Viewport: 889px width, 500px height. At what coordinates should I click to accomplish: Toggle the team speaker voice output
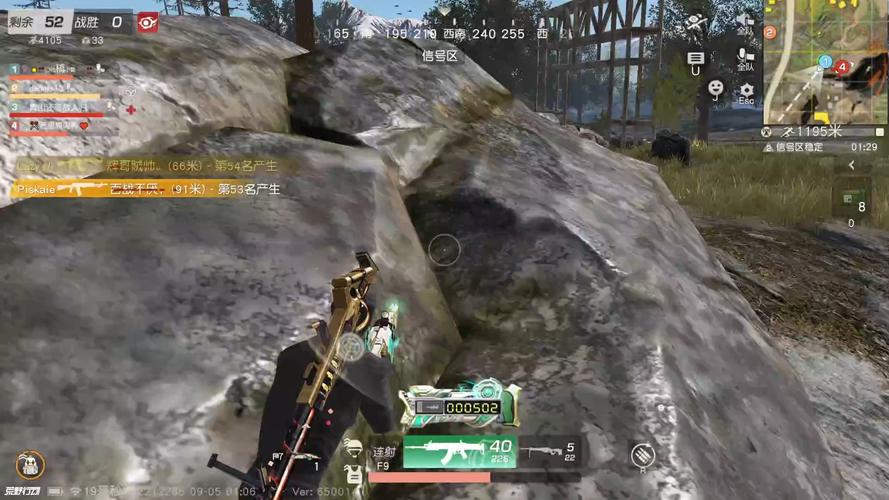pos(744,21)
